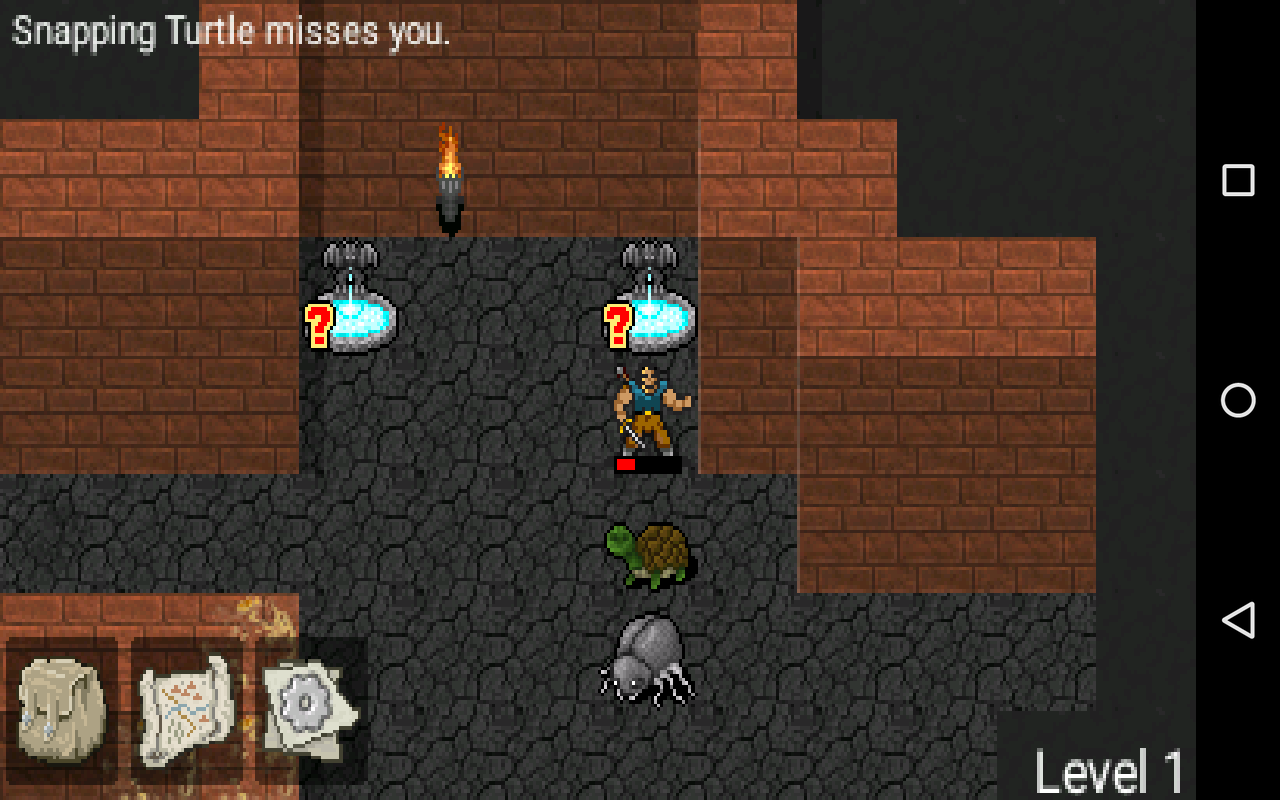Tap the Android Home circle button
Screen dimensions: 1280x800
[1238, 400]
